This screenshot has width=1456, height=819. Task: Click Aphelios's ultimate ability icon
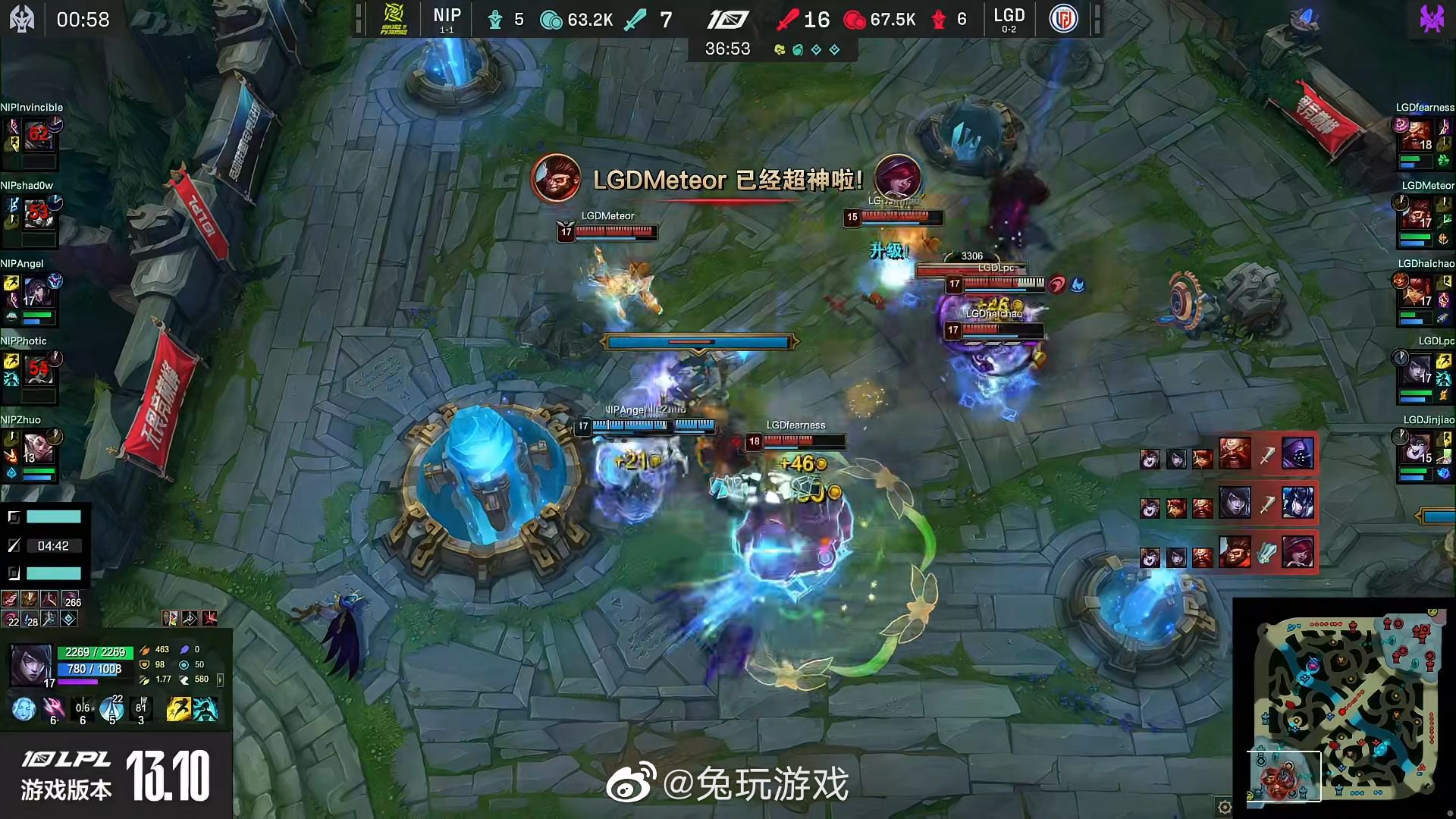tap(143, 709)
